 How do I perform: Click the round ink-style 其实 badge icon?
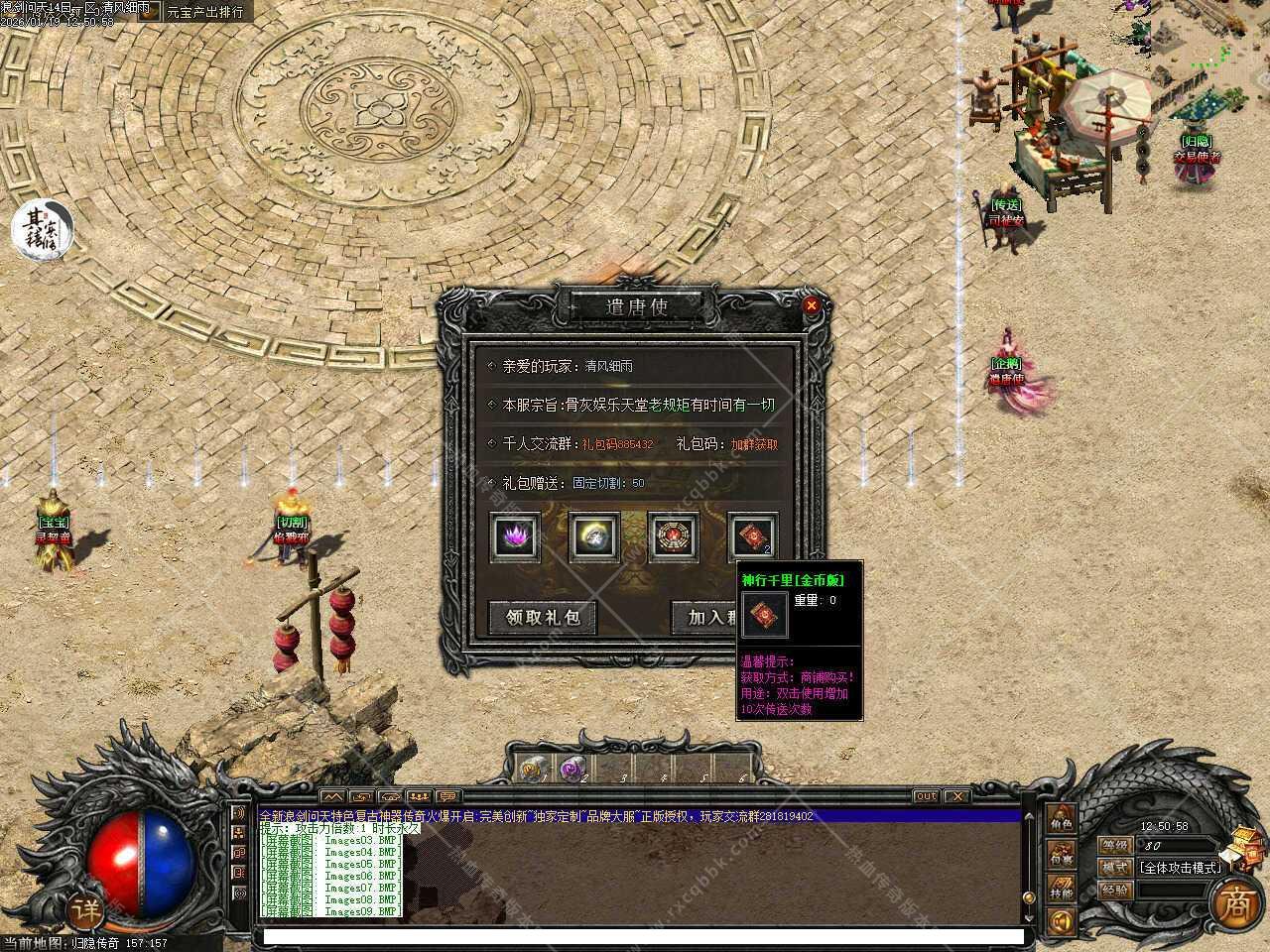click(42, 228)
